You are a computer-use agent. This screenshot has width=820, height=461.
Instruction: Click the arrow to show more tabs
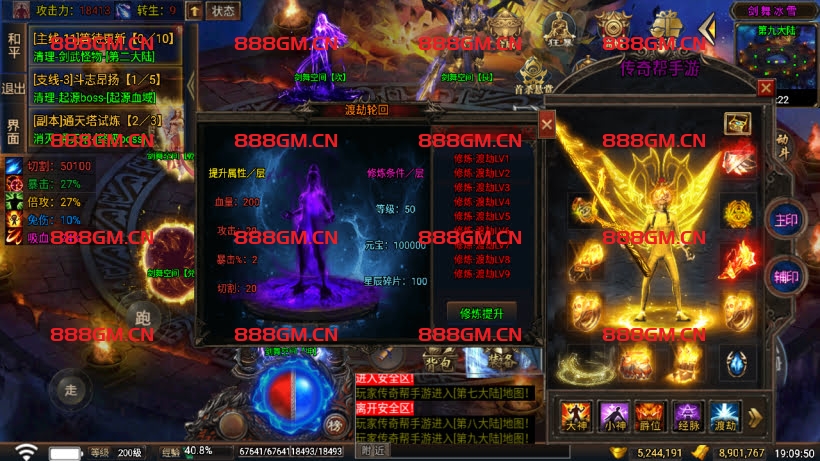pos(755,414)
